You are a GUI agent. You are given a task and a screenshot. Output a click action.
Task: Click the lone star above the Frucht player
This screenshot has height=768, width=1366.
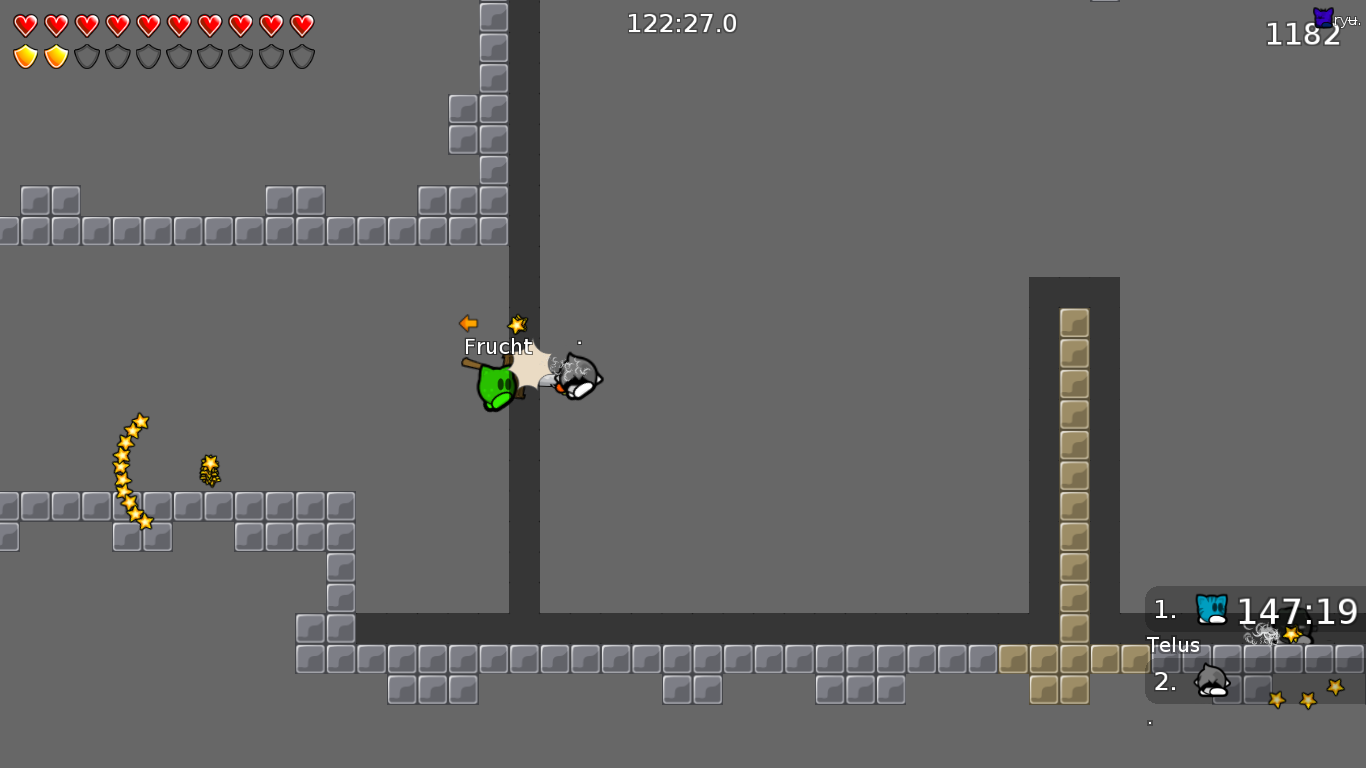click(517, 322)
